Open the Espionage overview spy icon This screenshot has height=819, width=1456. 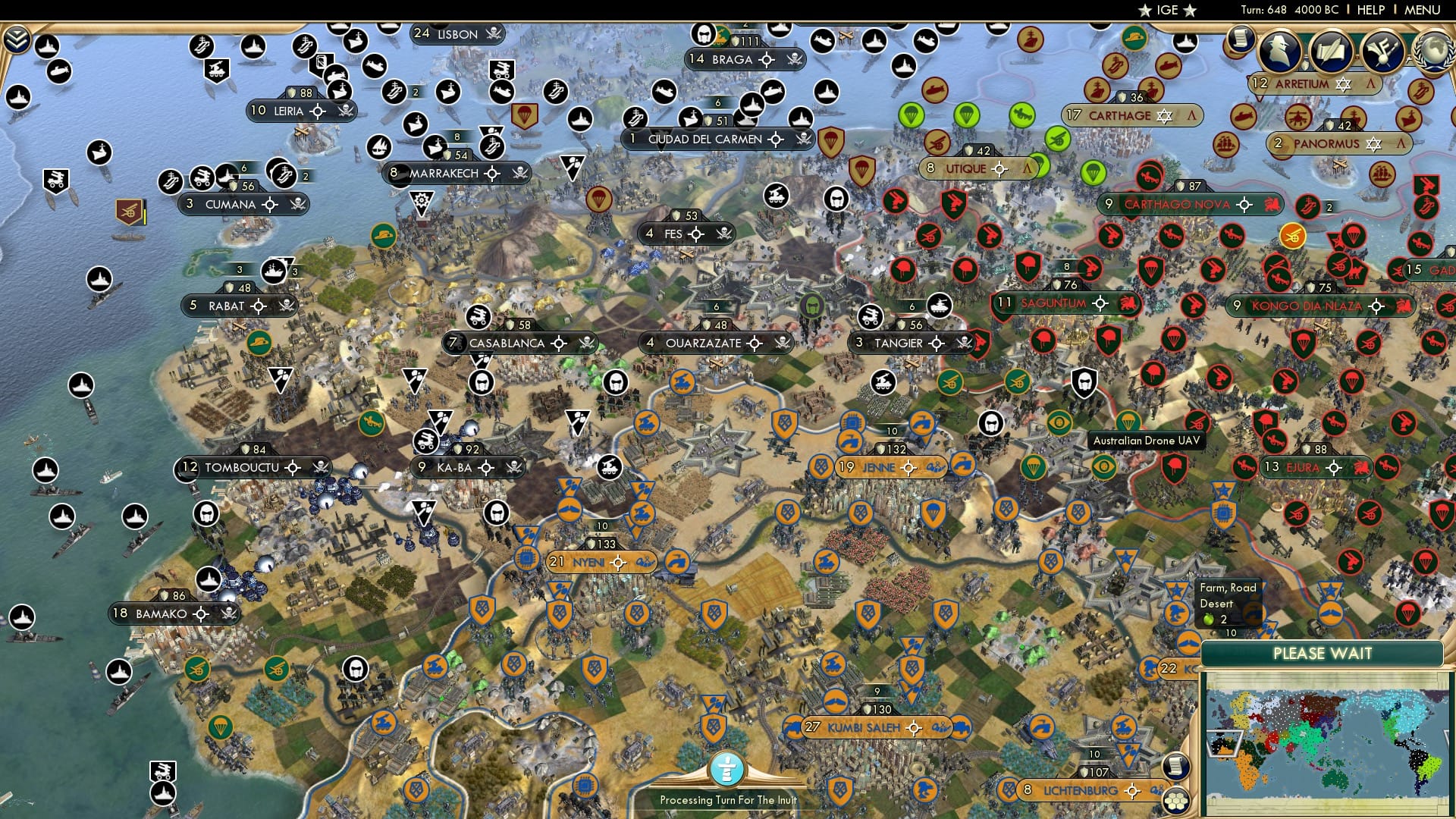pyautogui.click(x=1279, y=52)
